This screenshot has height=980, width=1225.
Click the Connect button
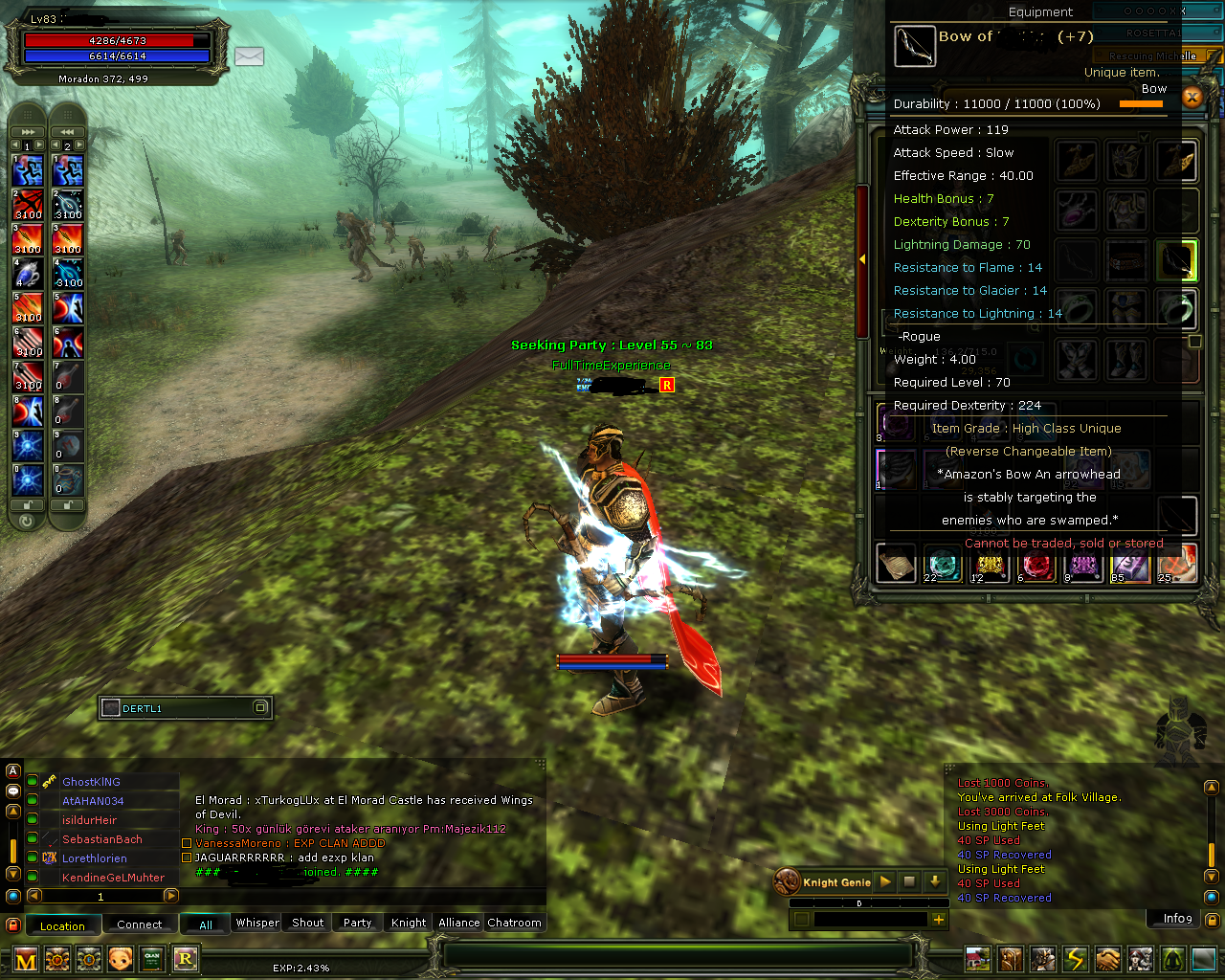[x=139, y=924]
